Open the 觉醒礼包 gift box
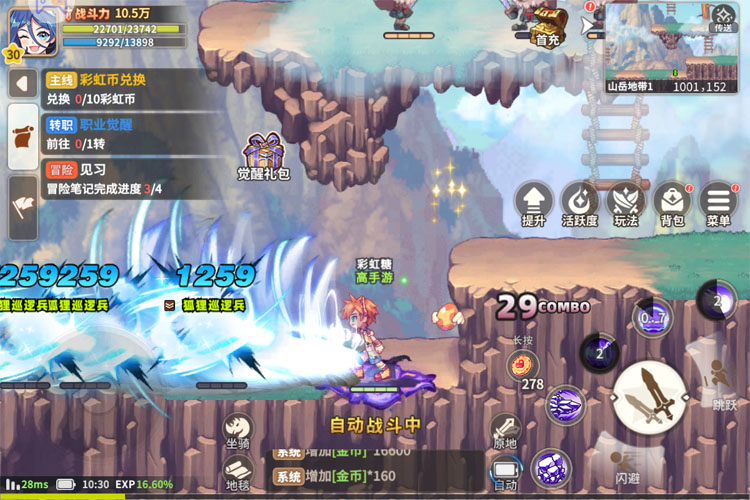The width and height of the screenshot is (750, 500). 263,155
